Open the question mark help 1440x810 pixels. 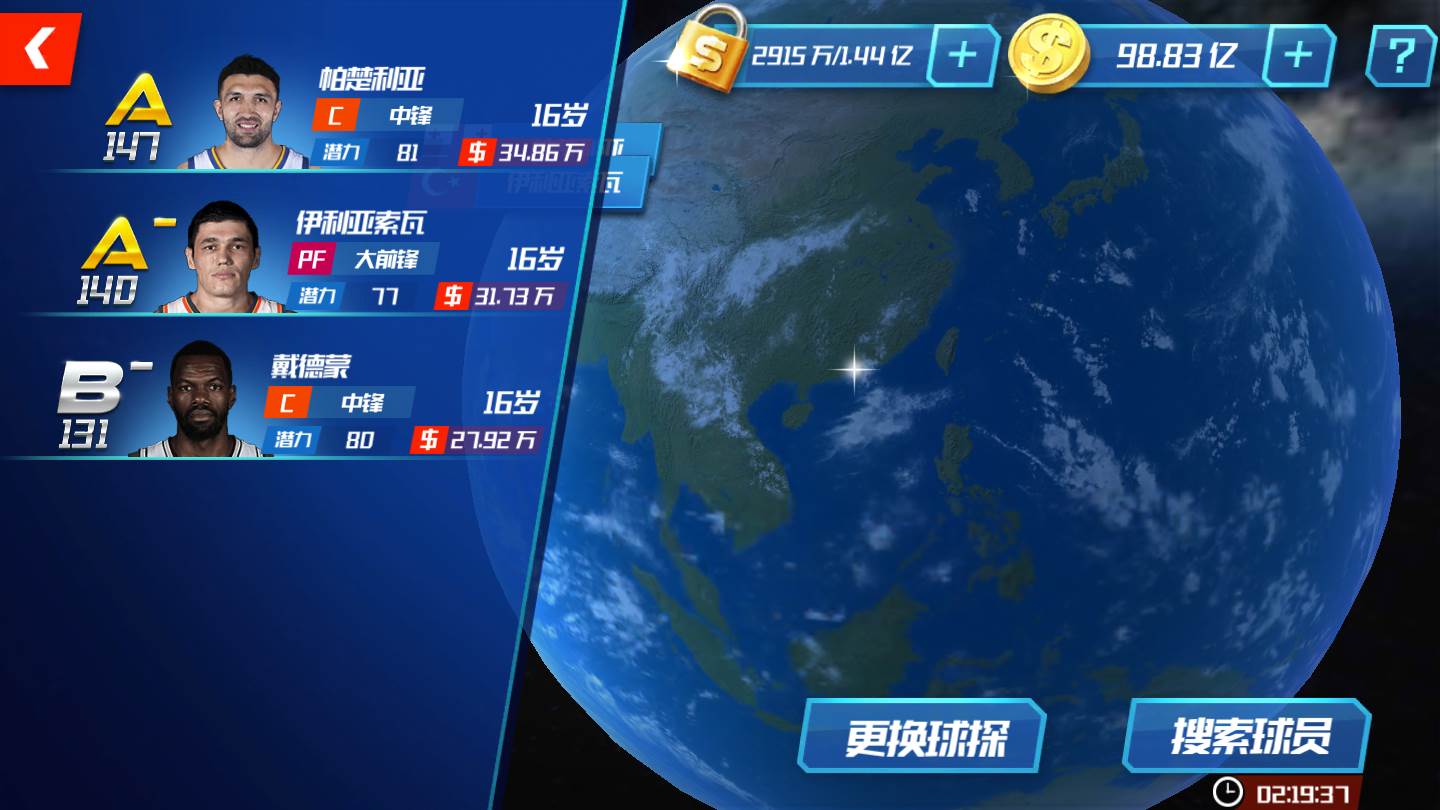(x=1400, y=55)
